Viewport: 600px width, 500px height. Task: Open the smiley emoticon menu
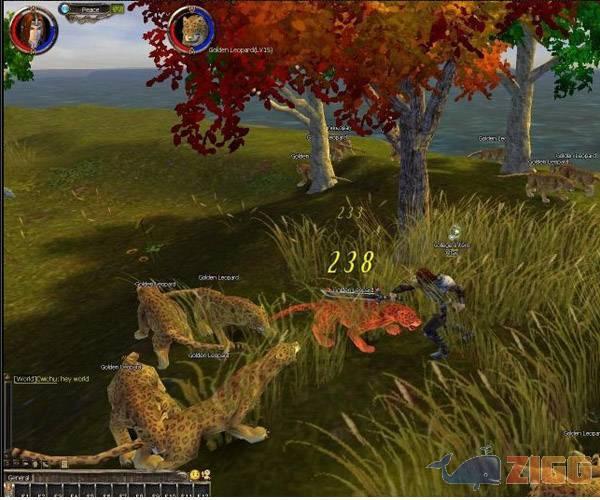click(x=194, y=474)
